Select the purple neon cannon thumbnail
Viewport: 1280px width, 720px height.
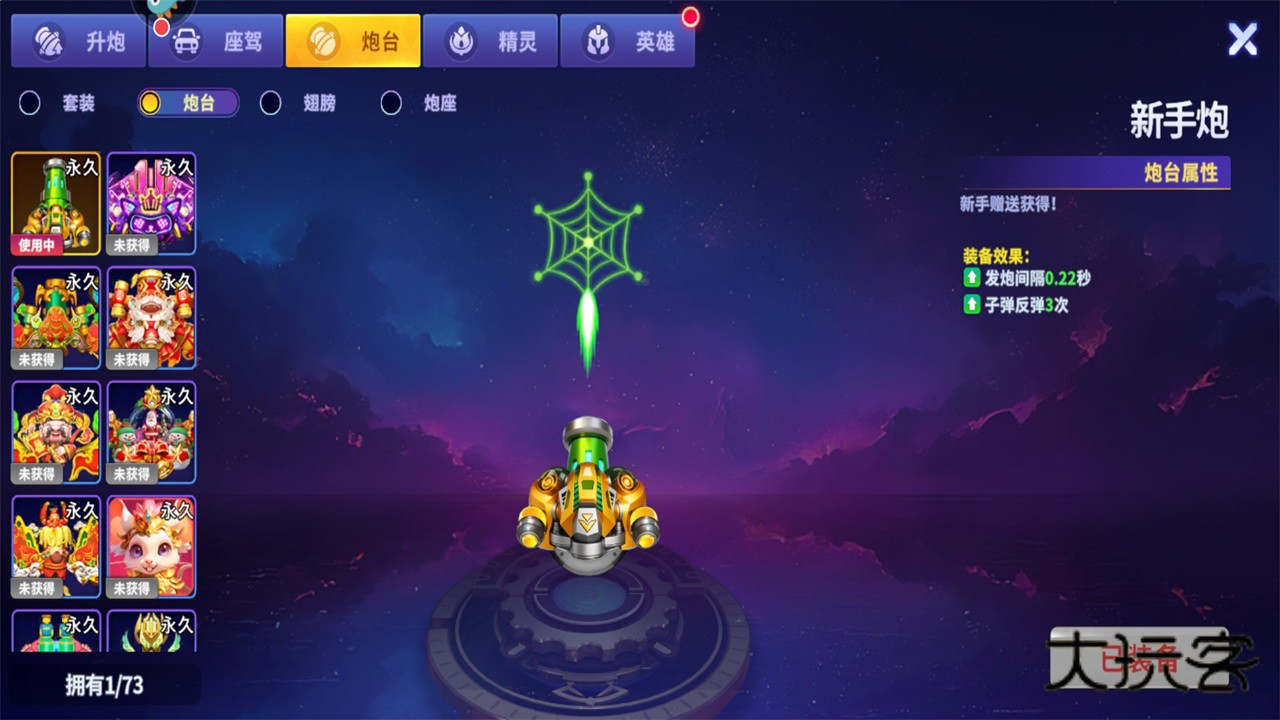(x=151, y=203)
